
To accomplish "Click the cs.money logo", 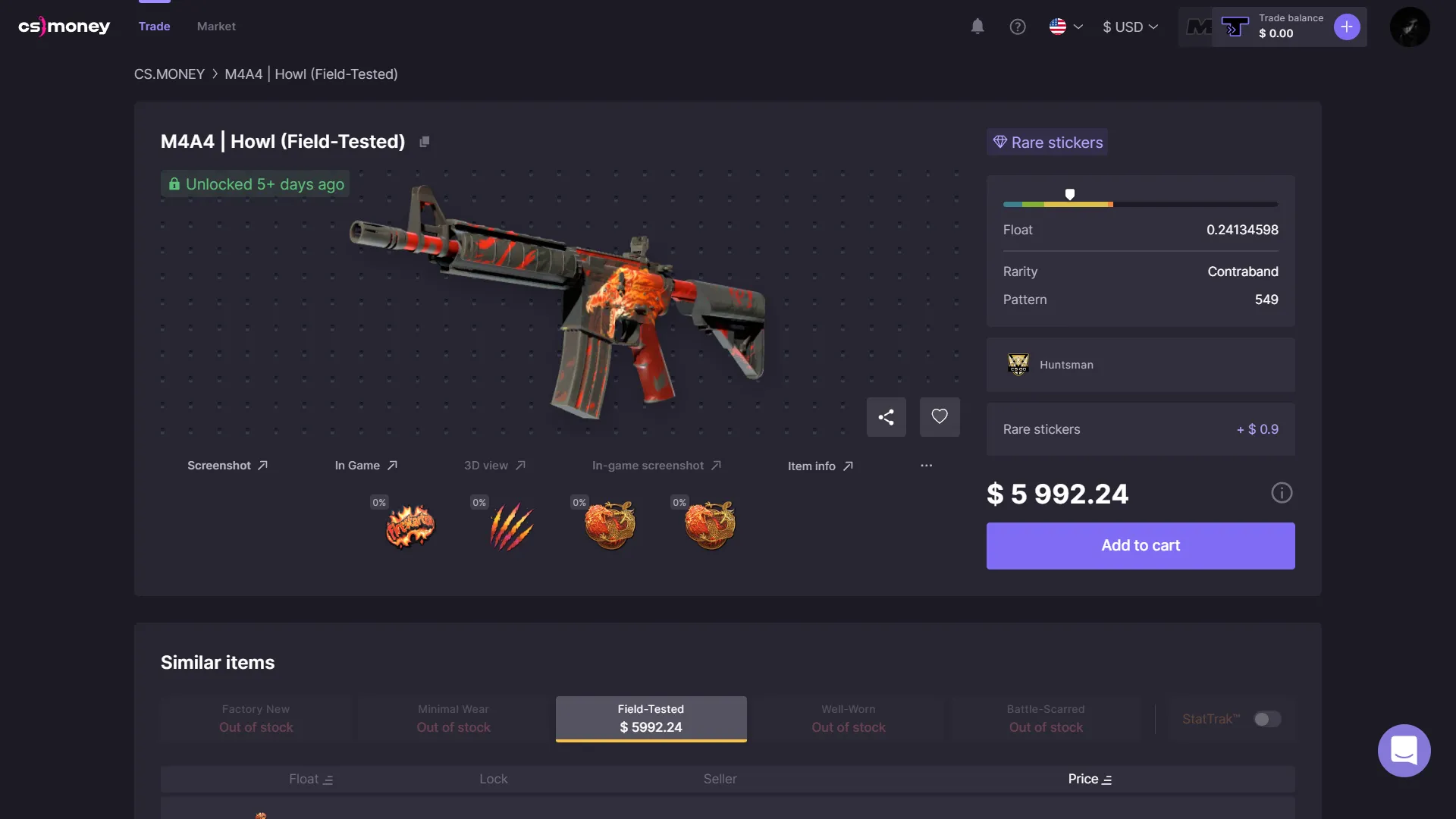I will [x=64, y=26].
